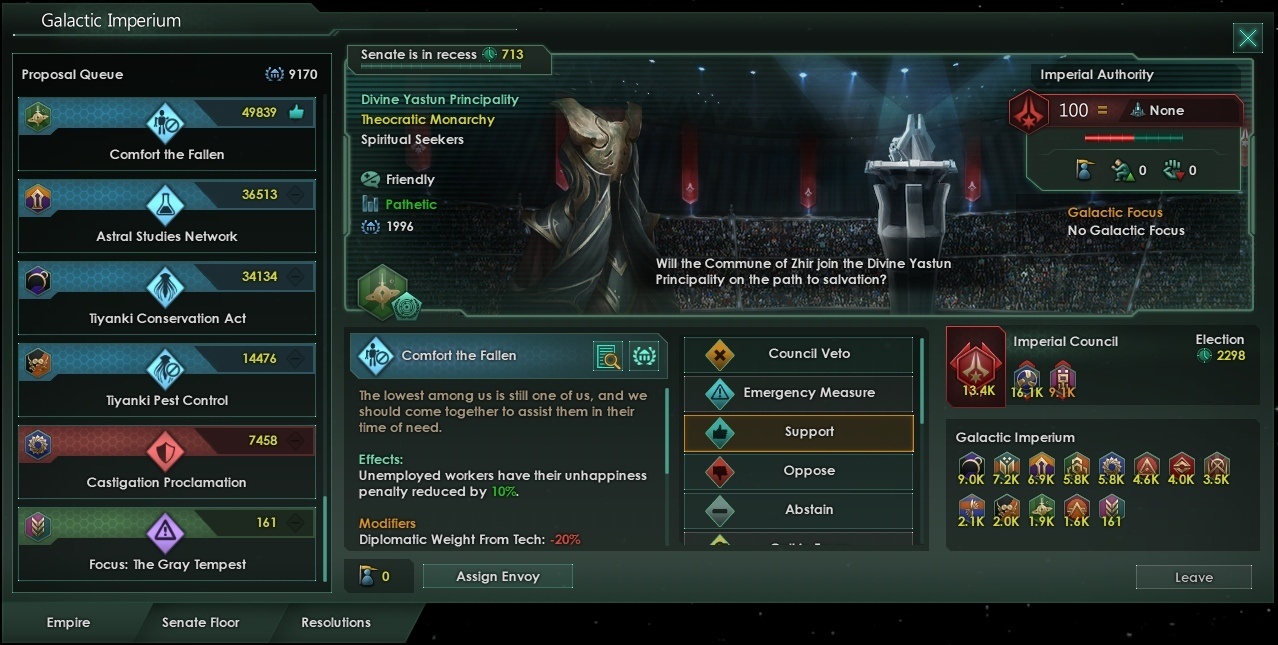This screenshot has height=645, width=1278.
Task: Select the Comfort the Fallen proposal
Action: click(167, 134)
